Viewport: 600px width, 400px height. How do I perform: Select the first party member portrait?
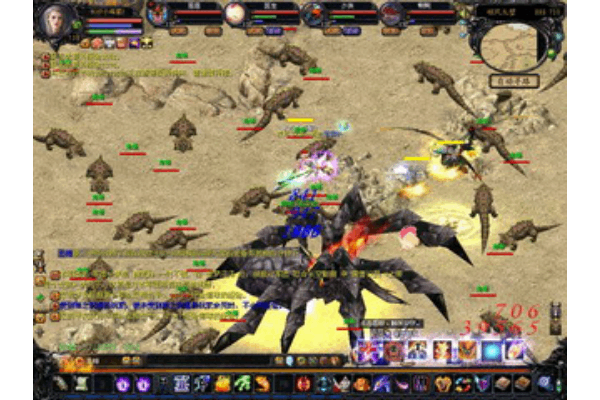158,14
